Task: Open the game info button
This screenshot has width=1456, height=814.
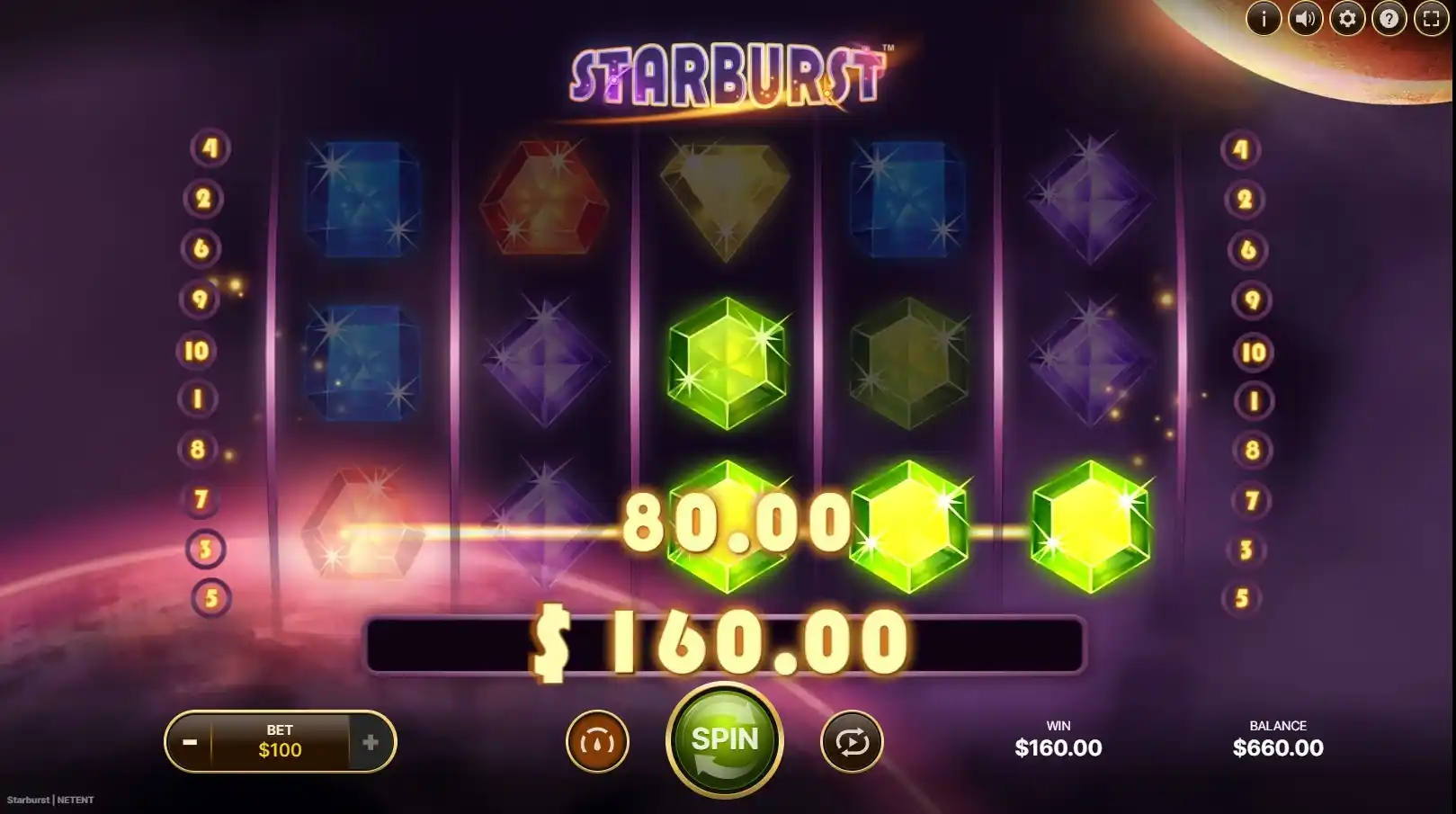Action: (1263, 18)
